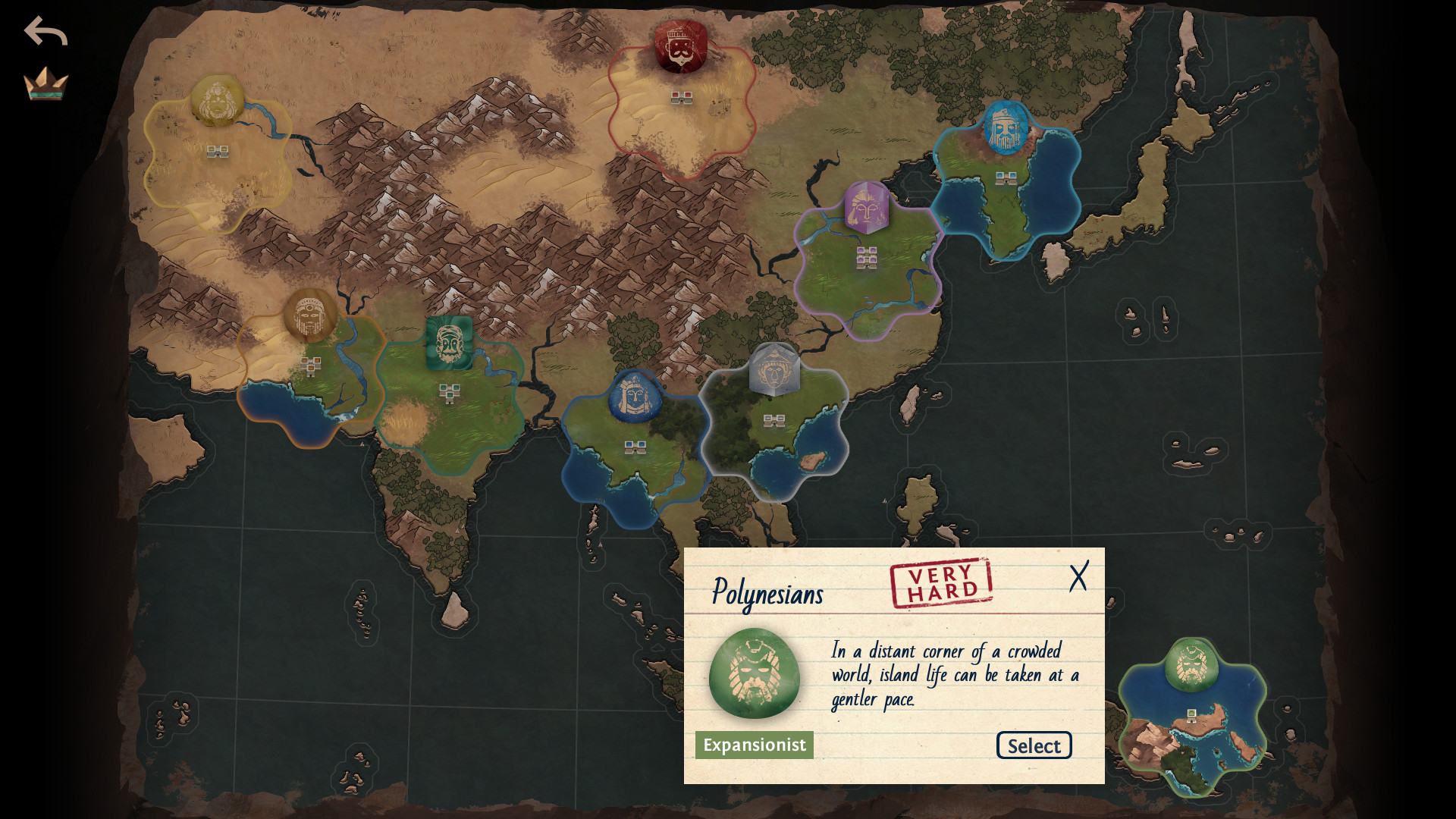This screenshot has width=1456, height=819.
Task: Click the city icon beneath the red leader
Action: coord(681,97)
